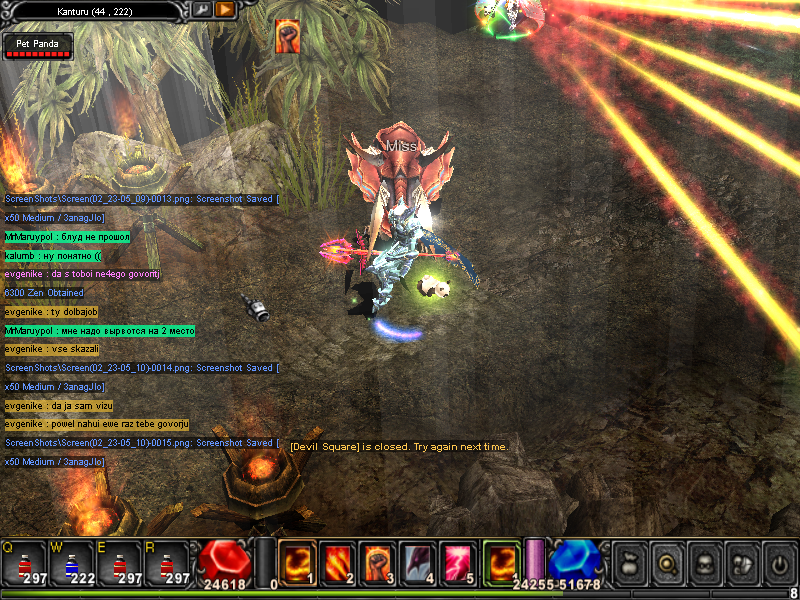Select the green-framed active skill slot

[x=502, y=561]
